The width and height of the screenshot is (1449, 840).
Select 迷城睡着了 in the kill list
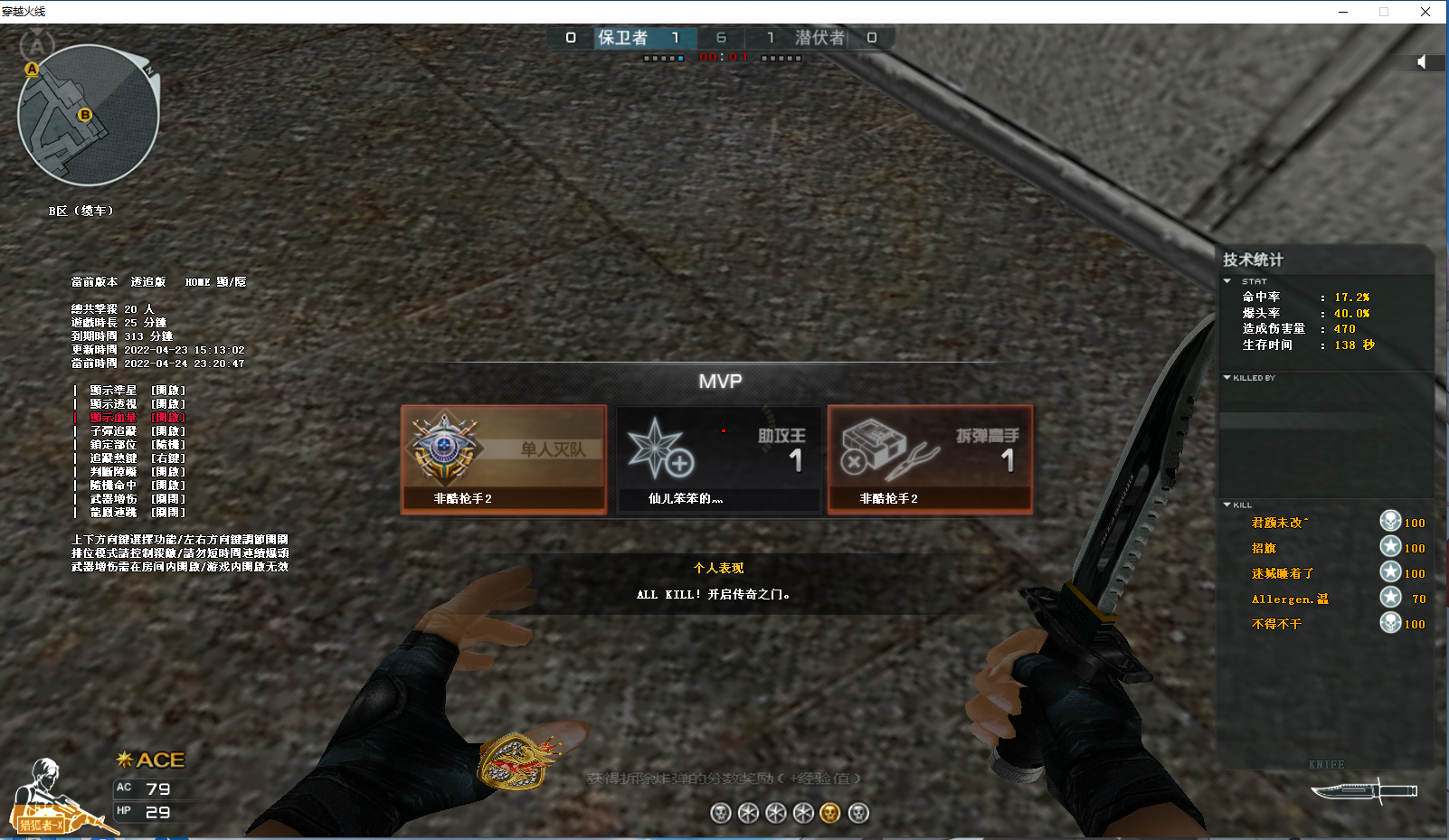[1283, 573]
